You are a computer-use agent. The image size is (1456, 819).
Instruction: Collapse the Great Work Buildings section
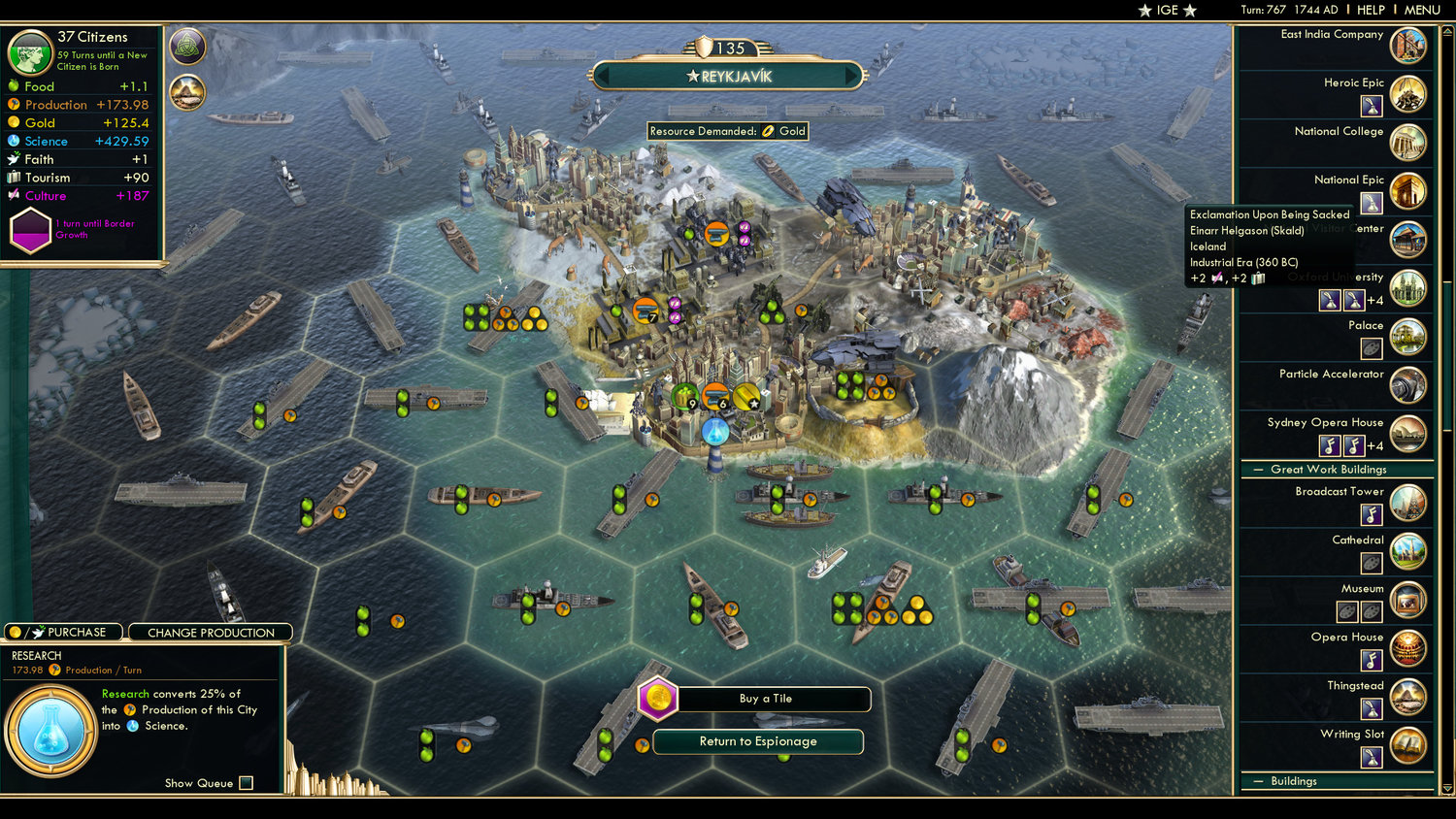click(1258, 470)
